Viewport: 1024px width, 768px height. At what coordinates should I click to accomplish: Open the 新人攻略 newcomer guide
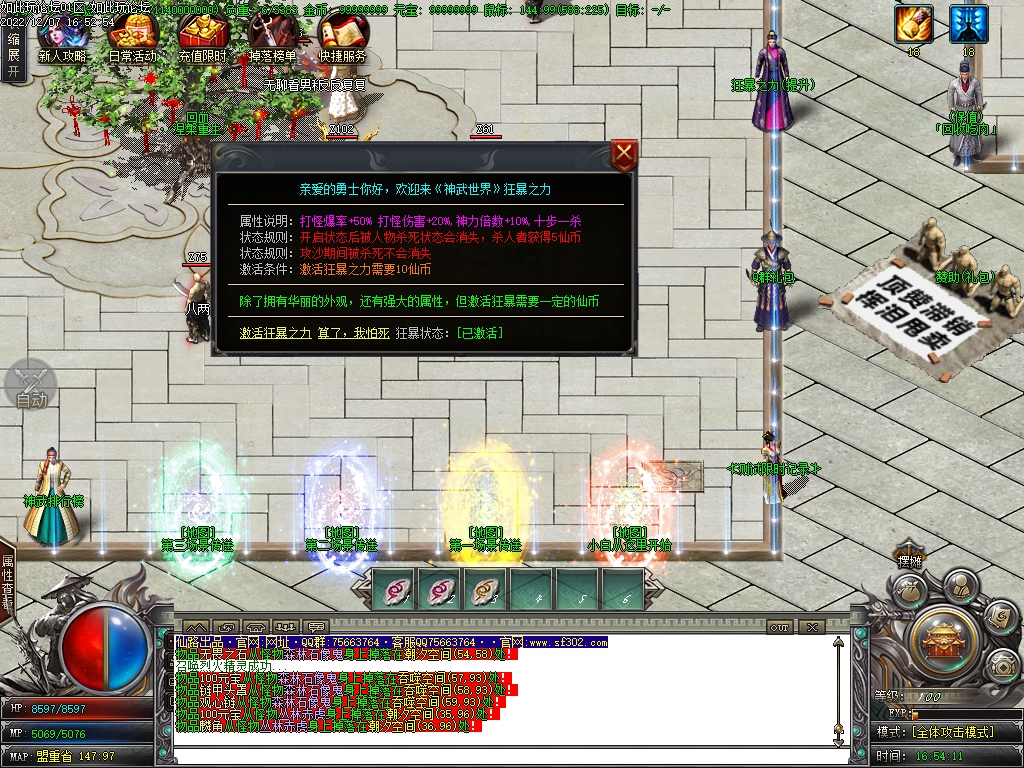point(62,42)
